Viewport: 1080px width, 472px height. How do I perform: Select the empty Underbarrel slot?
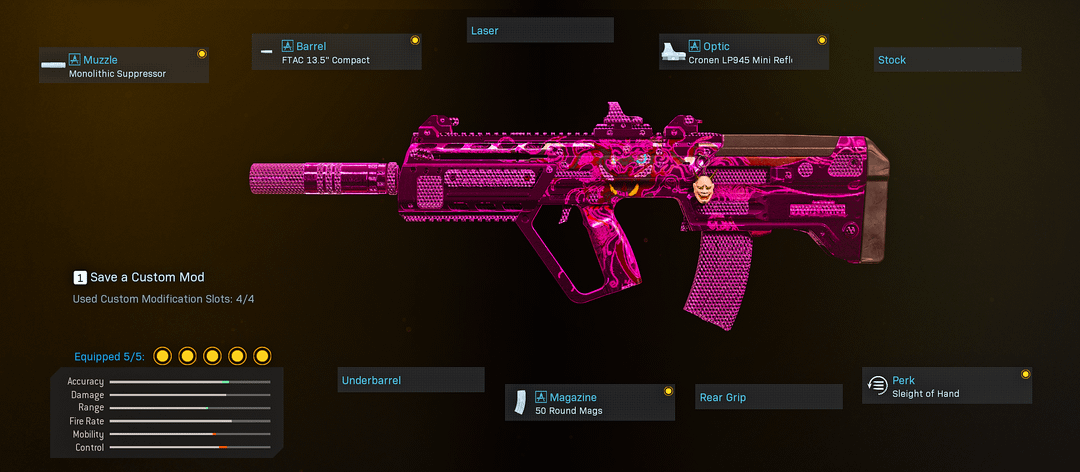(410, 380)
